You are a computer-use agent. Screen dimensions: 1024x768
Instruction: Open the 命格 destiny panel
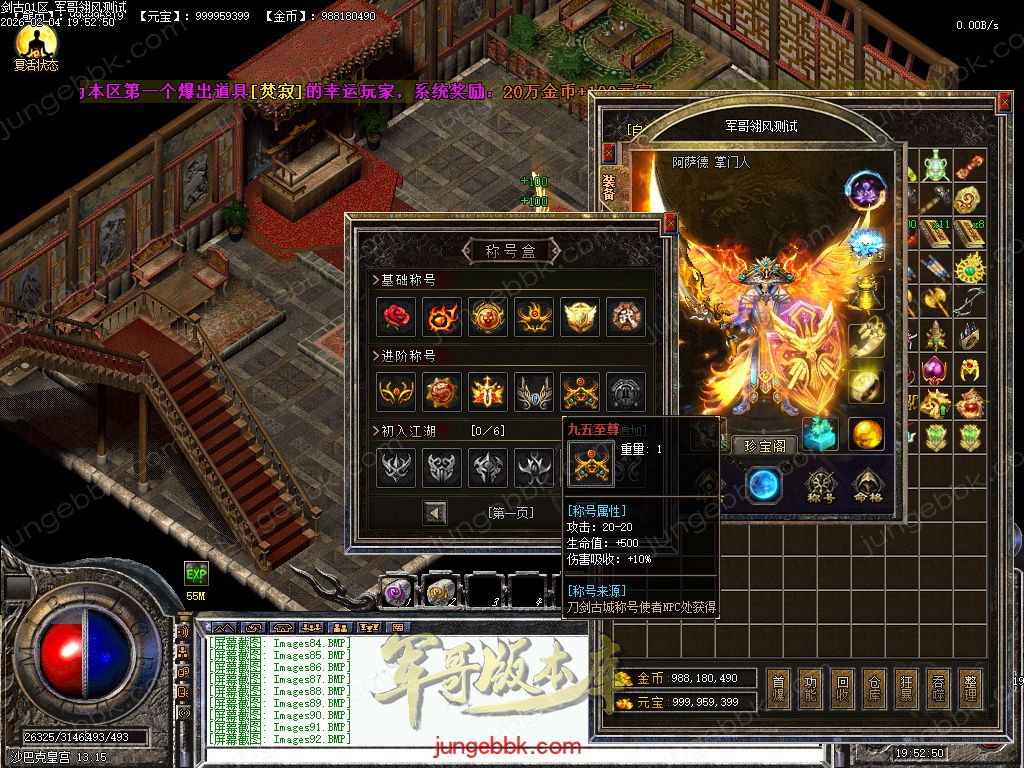(867, 486)
